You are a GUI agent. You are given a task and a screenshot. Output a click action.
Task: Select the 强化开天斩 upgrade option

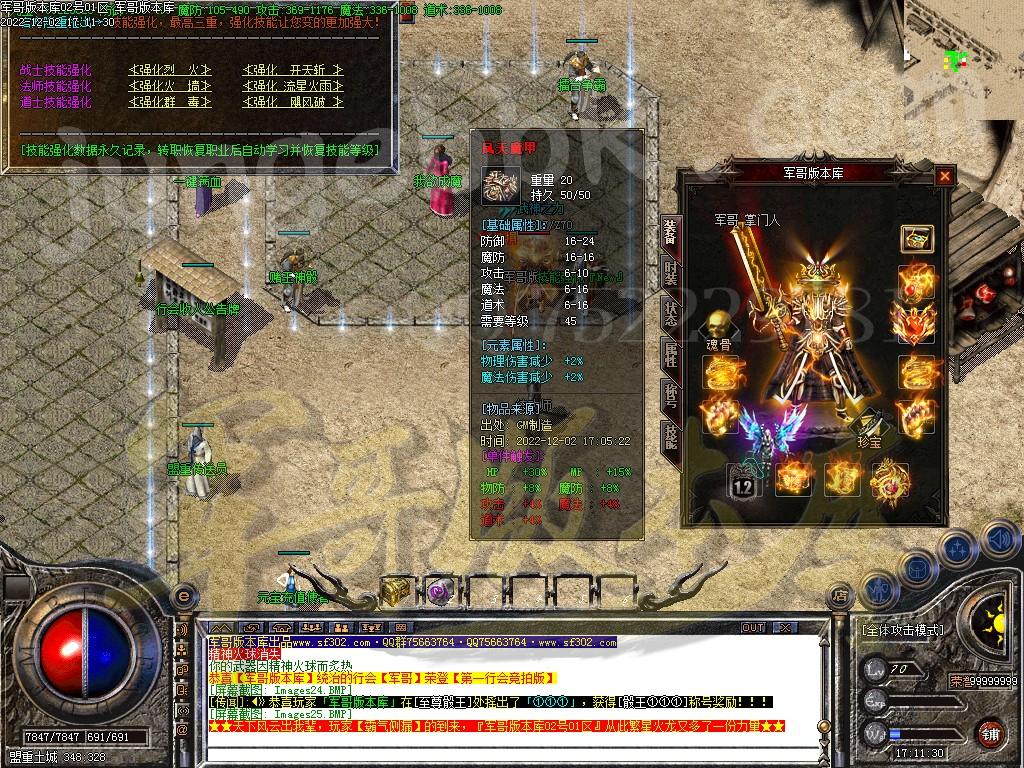coord(293,70)
